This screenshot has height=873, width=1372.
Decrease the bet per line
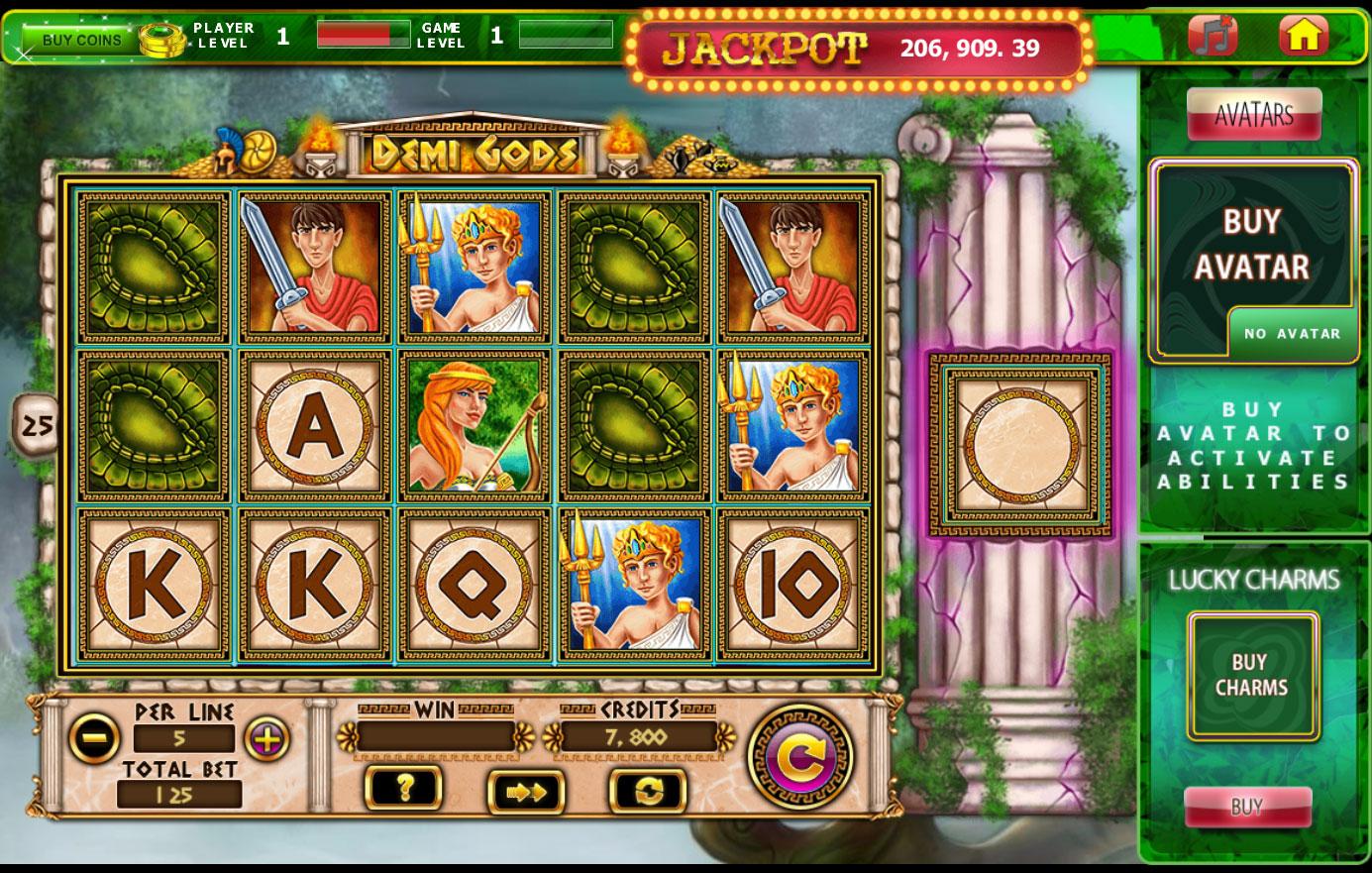click(x=94, y=739)
